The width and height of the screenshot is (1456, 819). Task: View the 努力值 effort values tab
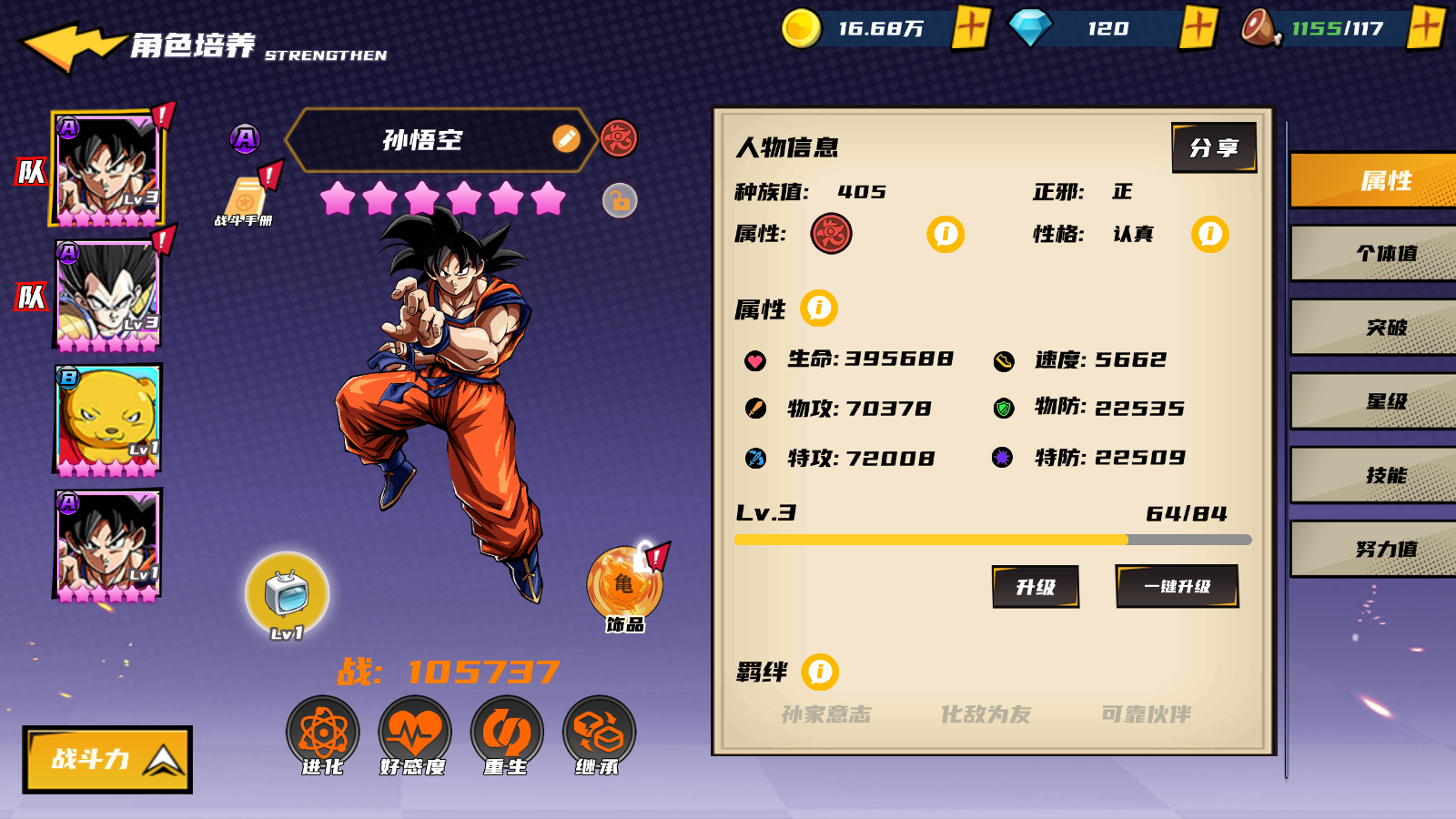[x=1385, y=549]
